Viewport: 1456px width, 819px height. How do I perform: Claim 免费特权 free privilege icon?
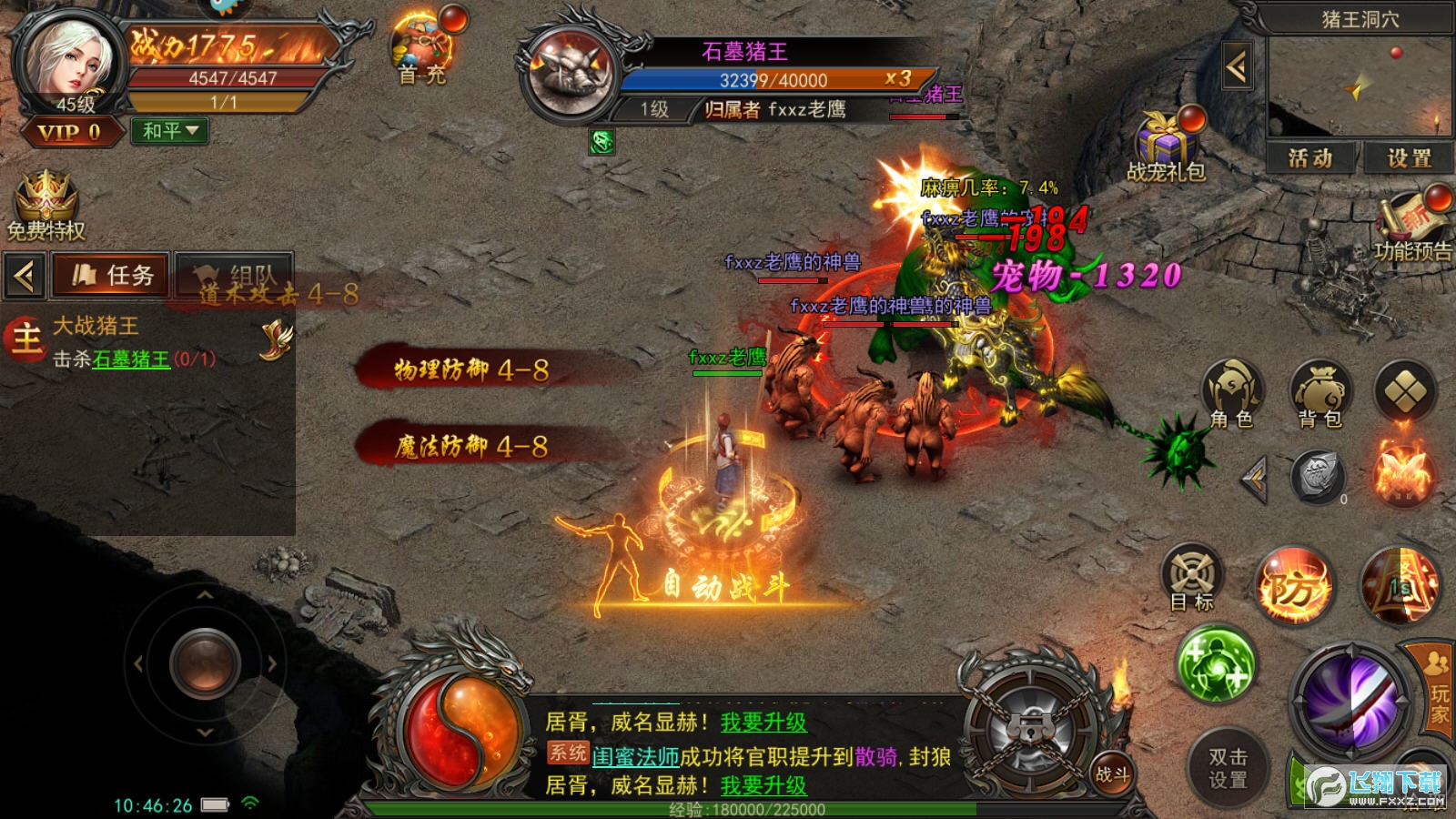click(x=45, y=206)
